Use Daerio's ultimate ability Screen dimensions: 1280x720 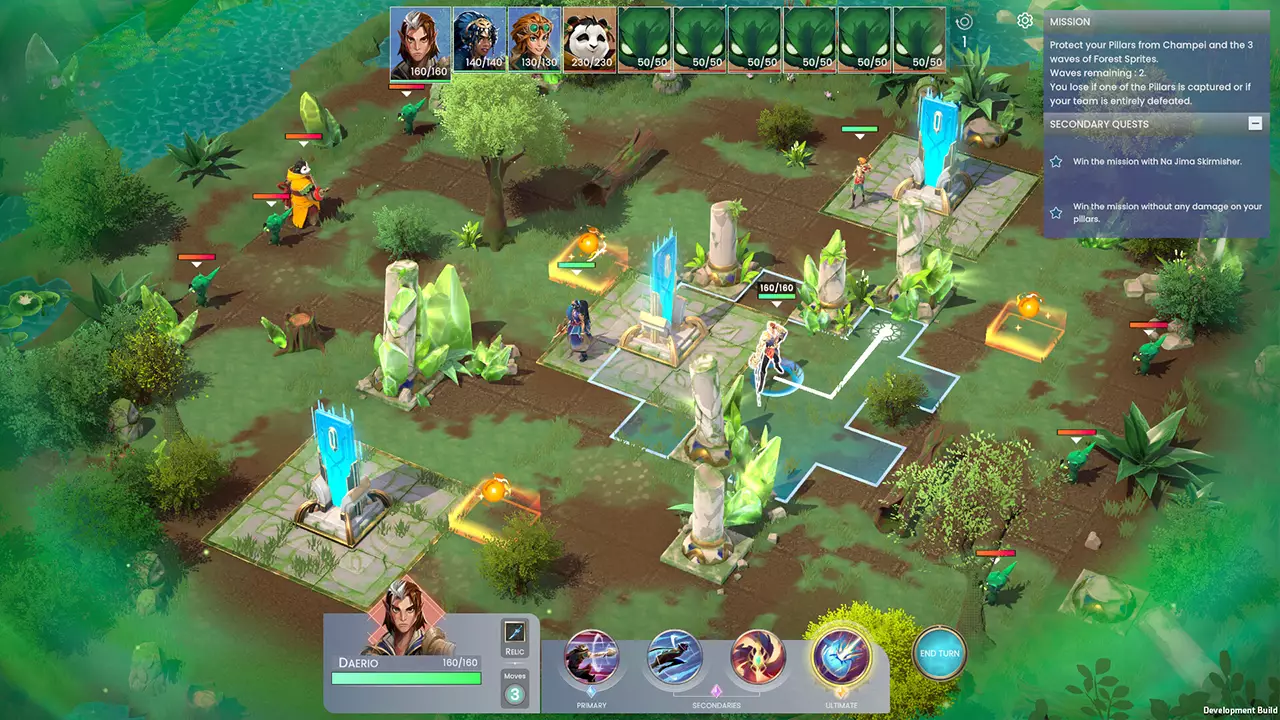click(841, 655)
